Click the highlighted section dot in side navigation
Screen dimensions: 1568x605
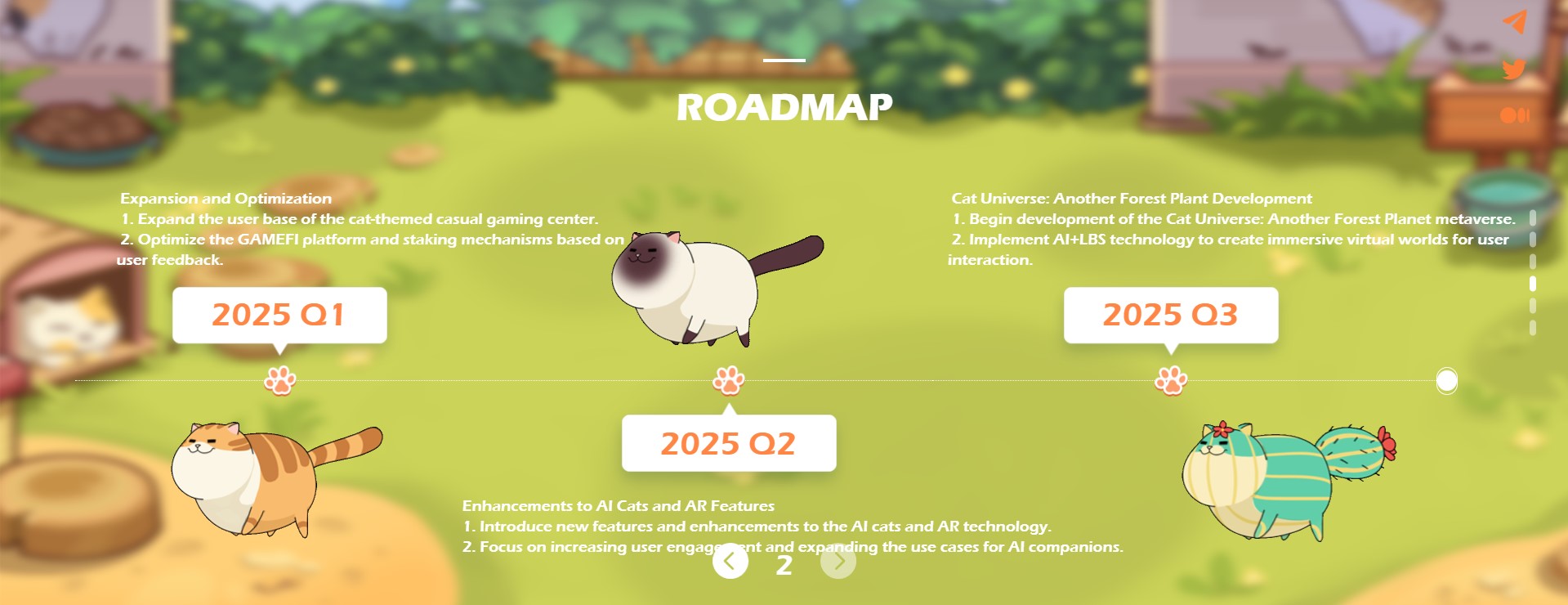[x=1533, y=284]
